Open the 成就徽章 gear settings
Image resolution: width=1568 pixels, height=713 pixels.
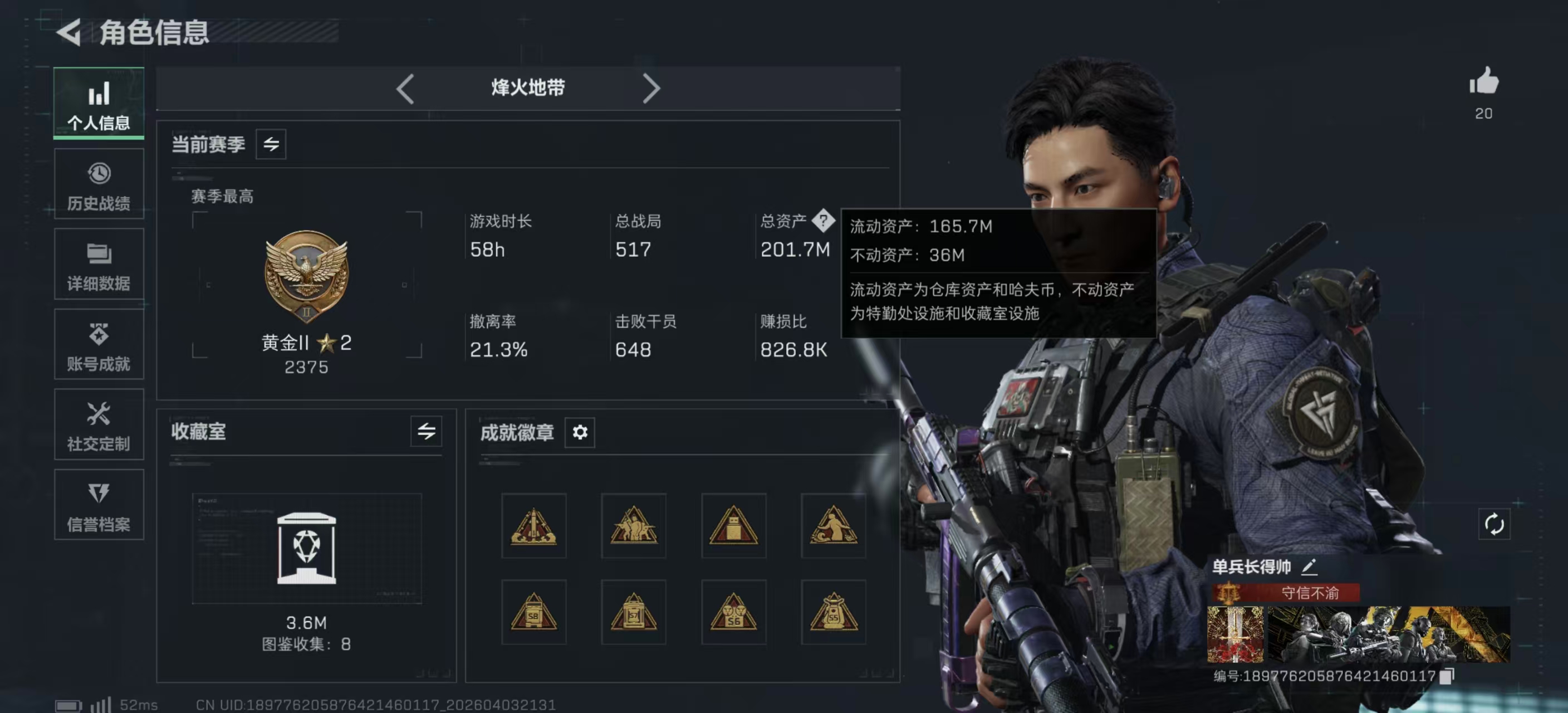point(580,432)
